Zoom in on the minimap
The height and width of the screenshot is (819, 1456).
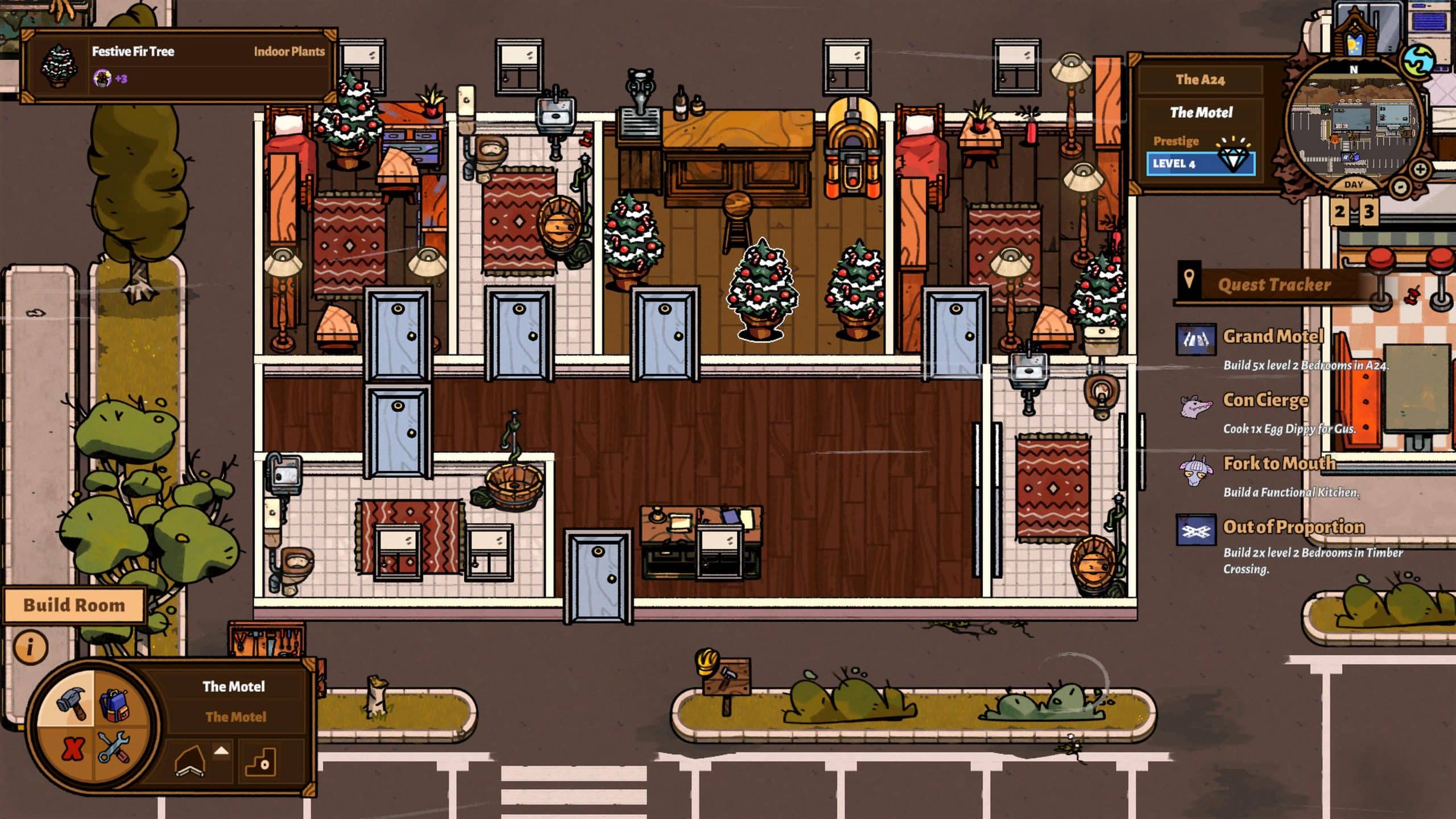1420,169
